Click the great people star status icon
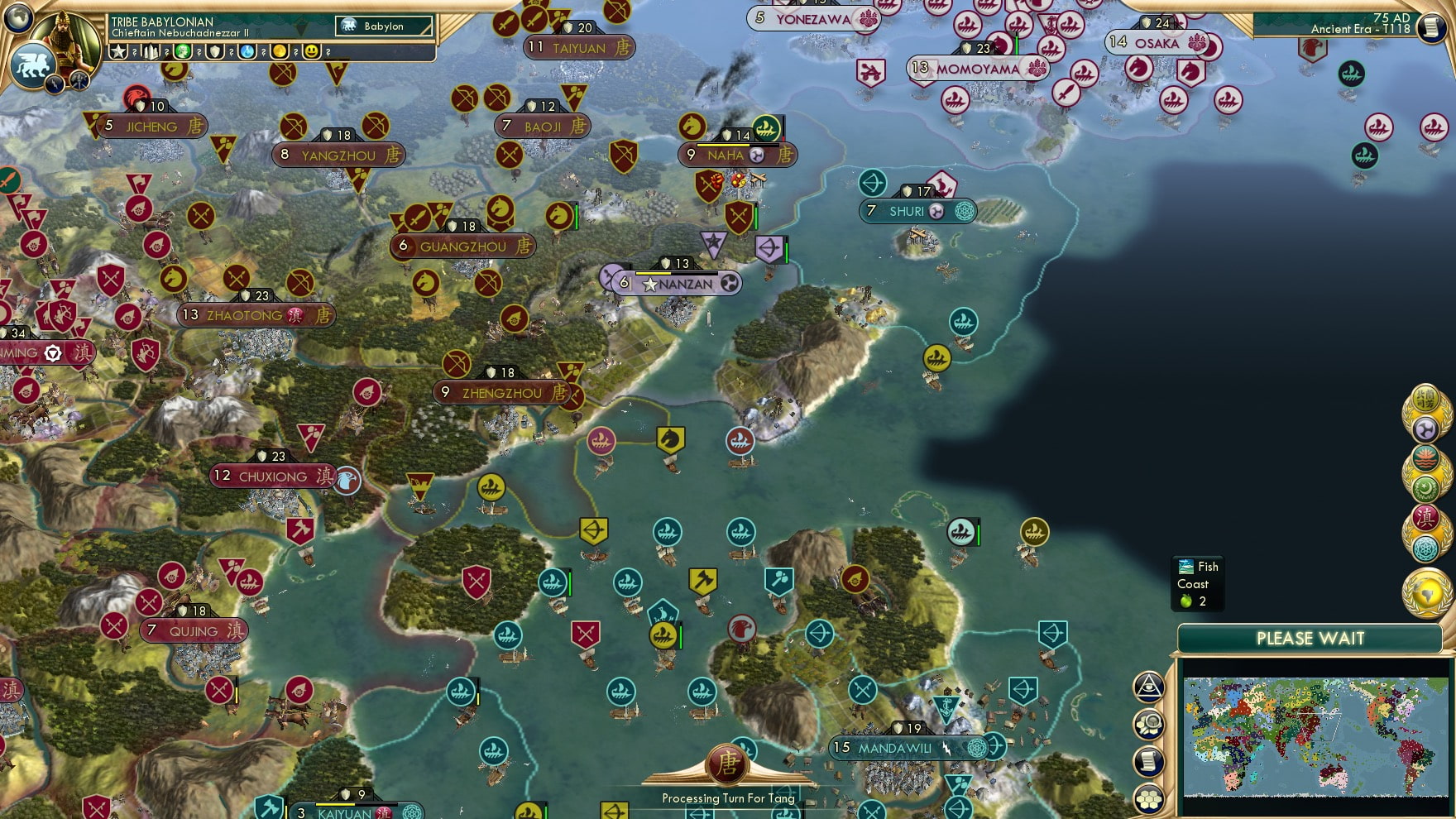This screenshot has width=1456, height=819. [118, 51]
